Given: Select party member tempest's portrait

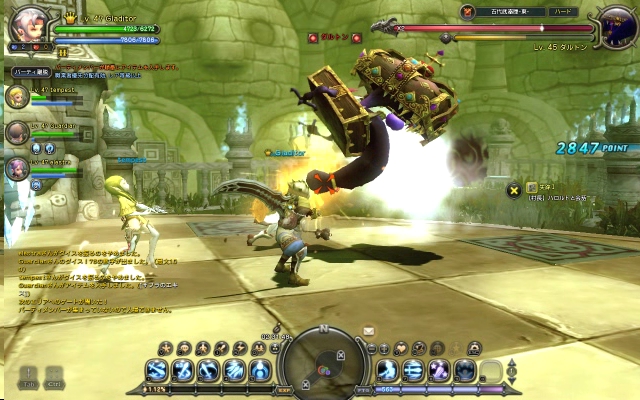Looking at the screenshot, I should pyautogui.click(x=17, y=96).
